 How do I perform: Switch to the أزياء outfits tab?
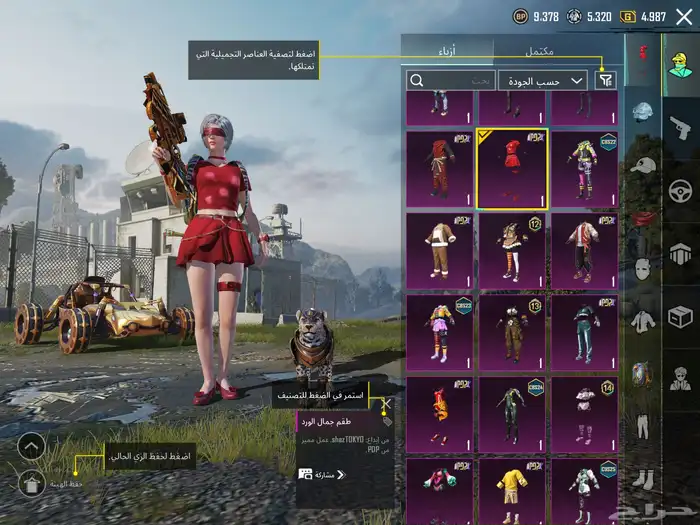(x=447, y=50)
